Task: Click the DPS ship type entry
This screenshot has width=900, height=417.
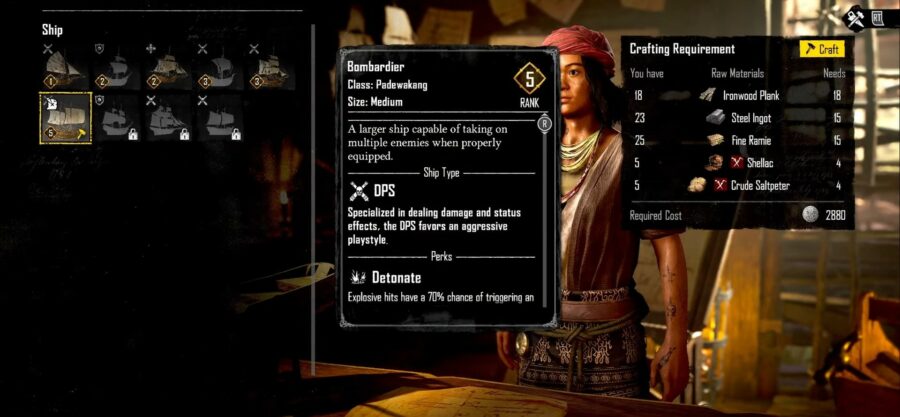Action: 385,190
